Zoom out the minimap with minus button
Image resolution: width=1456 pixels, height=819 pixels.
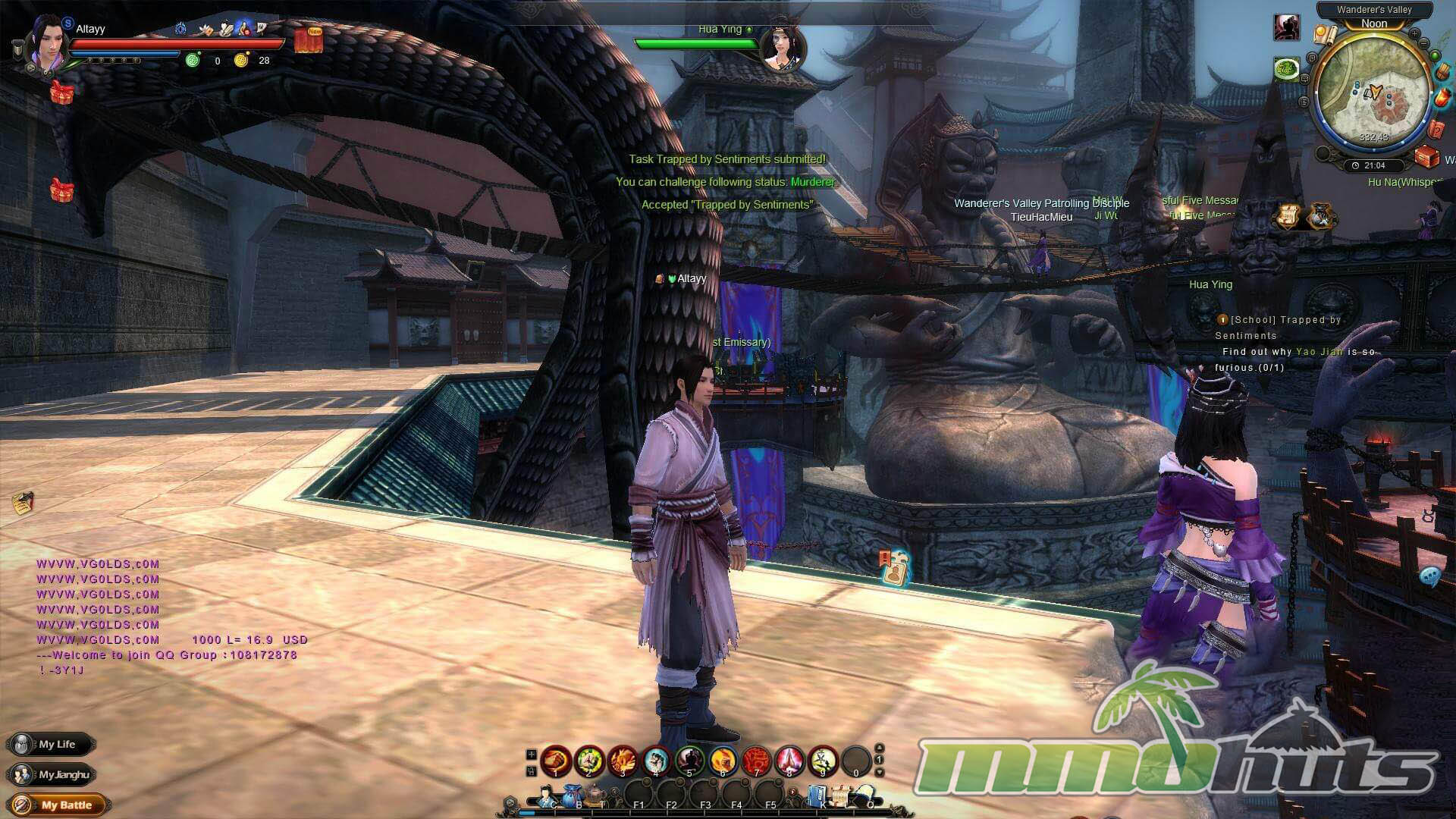pyautogui.click(x=1426, y=44)
